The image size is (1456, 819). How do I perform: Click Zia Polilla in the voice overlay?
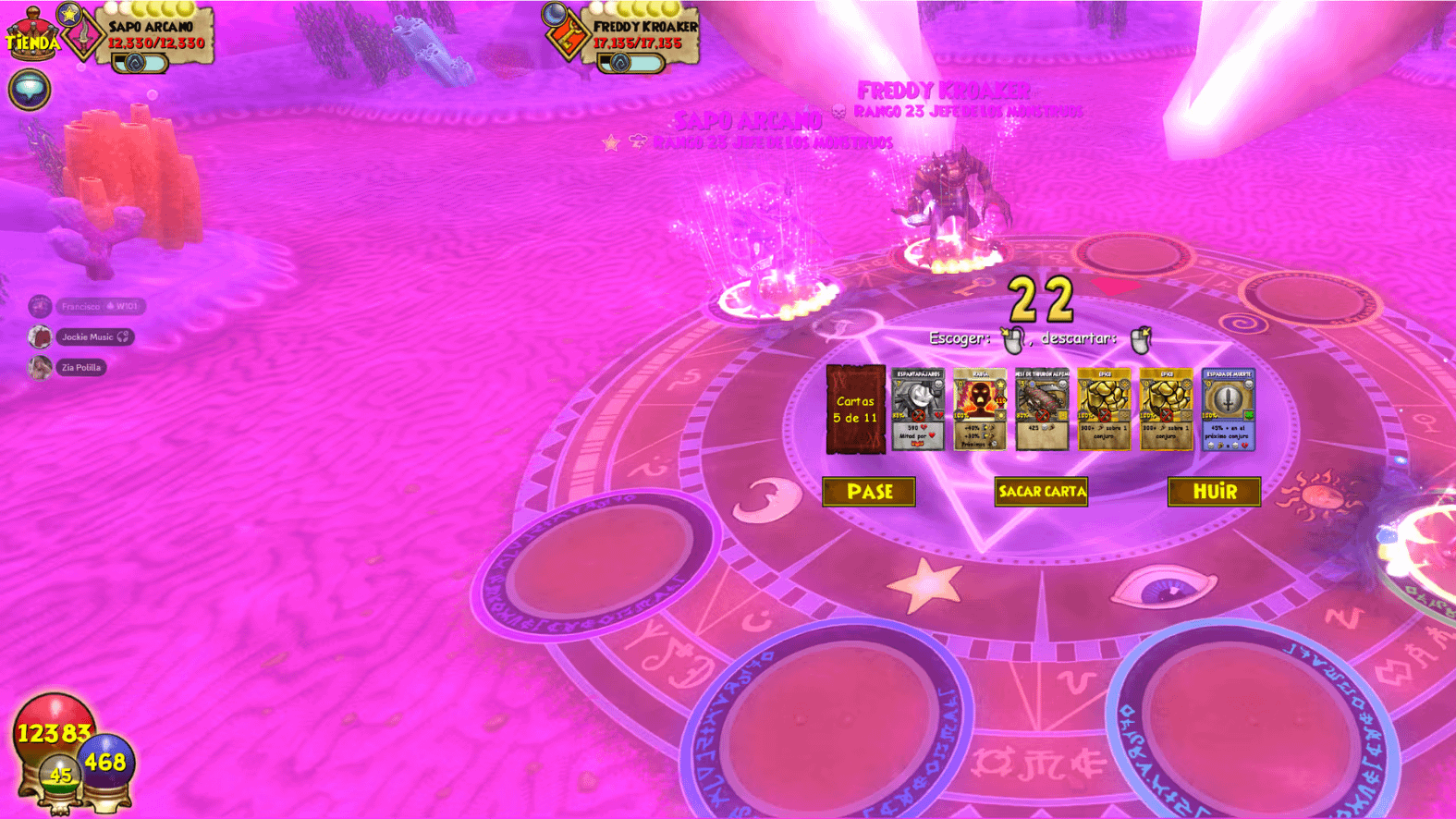click(x=80, y=368)
